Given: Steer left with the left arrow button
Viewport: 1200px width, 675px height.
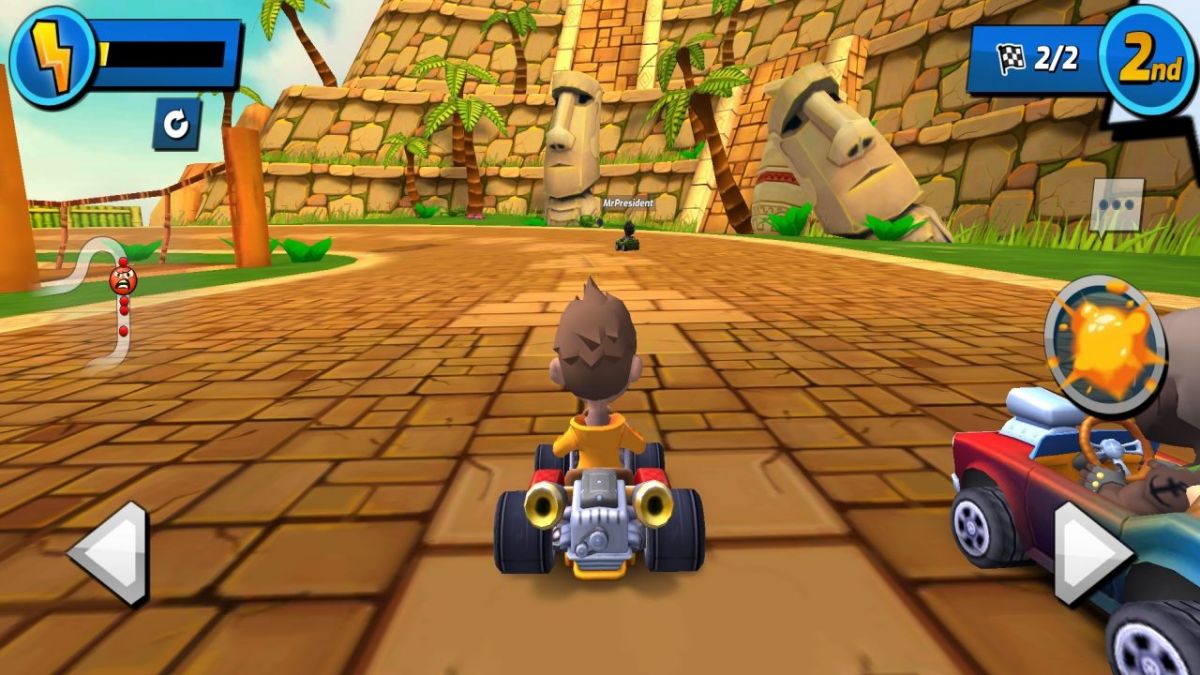Looking at the screenshot, I should point(109,553).
